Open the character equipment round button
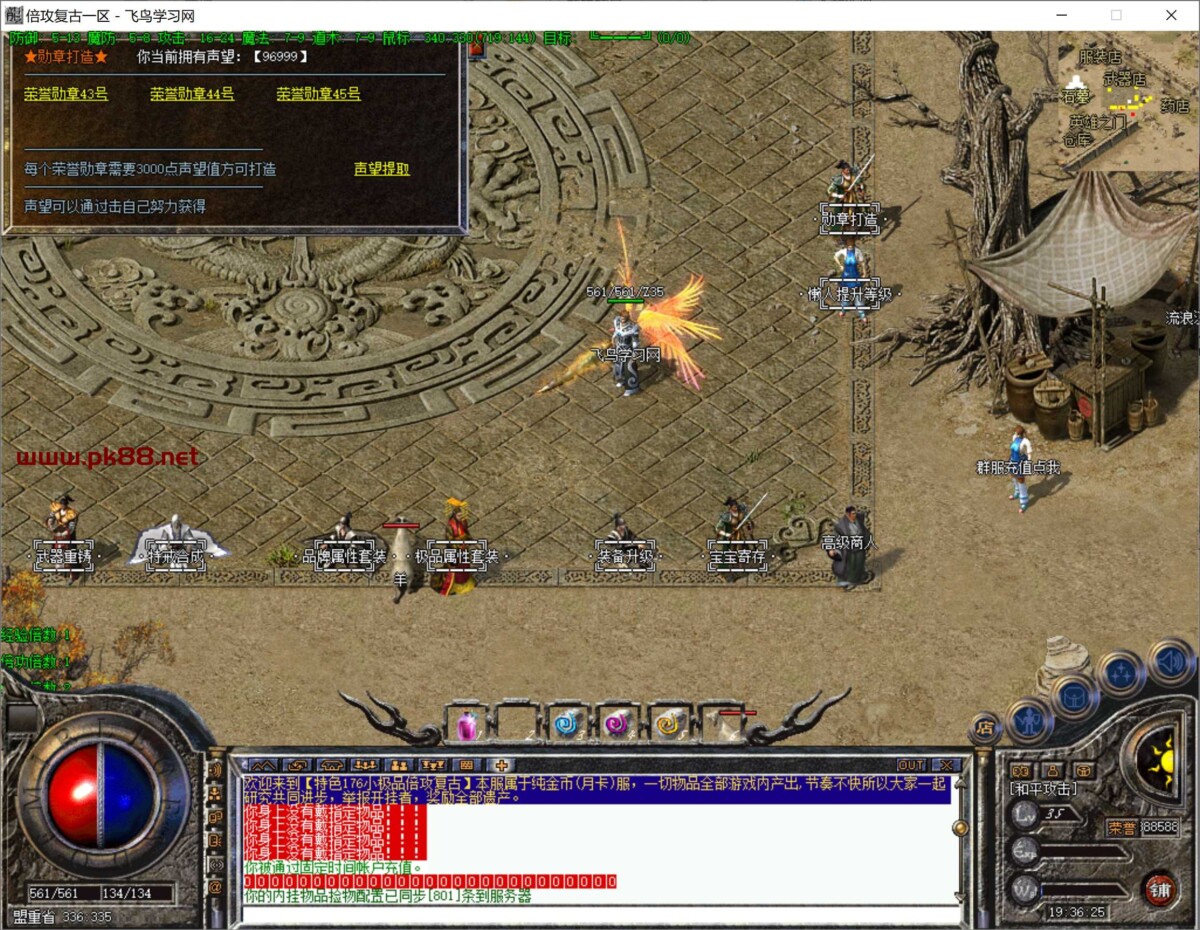 1028,719
